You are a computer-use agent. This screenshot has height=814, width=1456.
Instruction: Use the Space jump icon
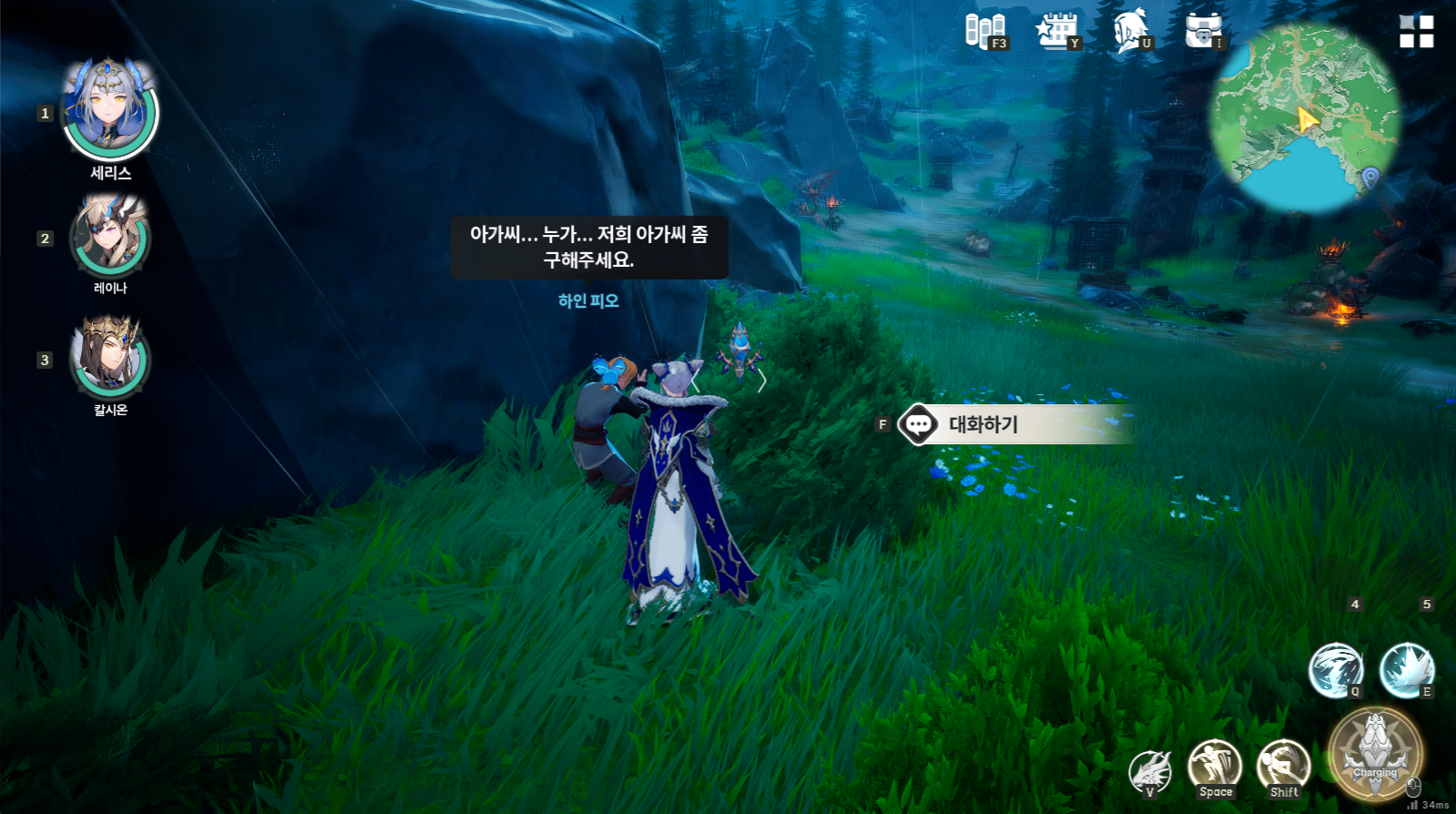coord(1215,767)
